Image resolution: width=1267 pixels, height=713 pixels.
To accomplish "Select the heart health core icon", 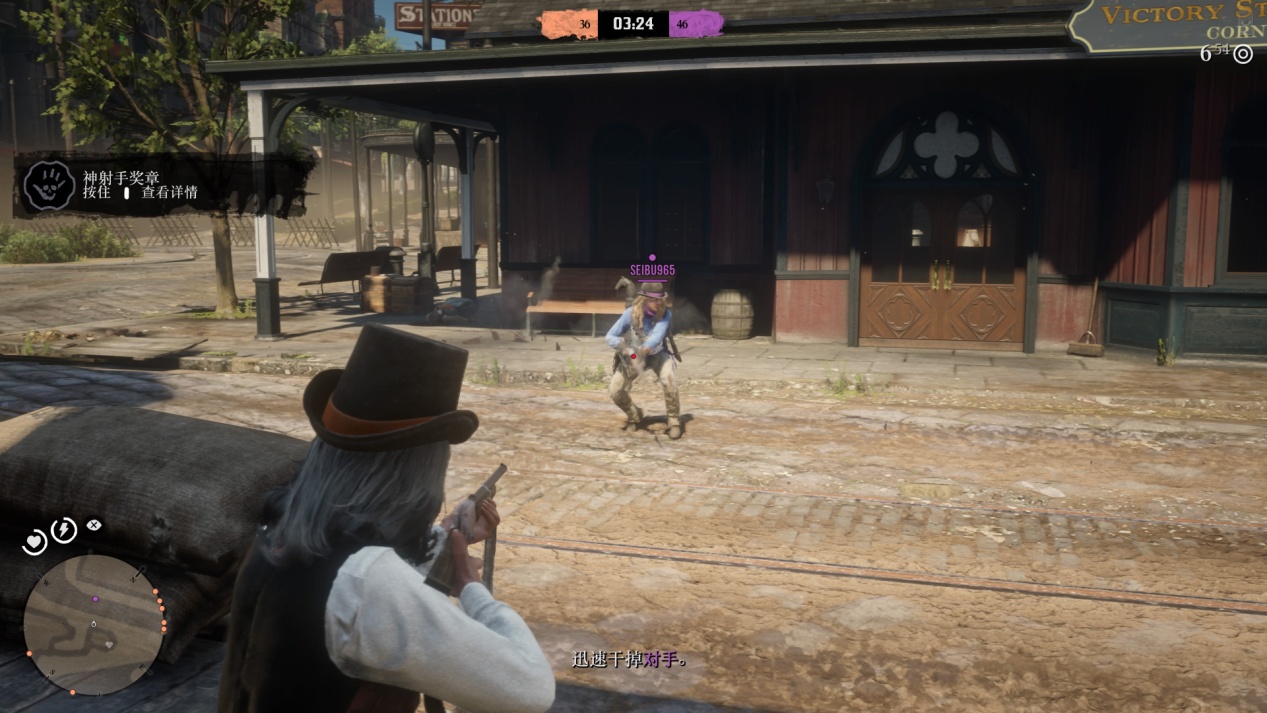I will (35, 542).
